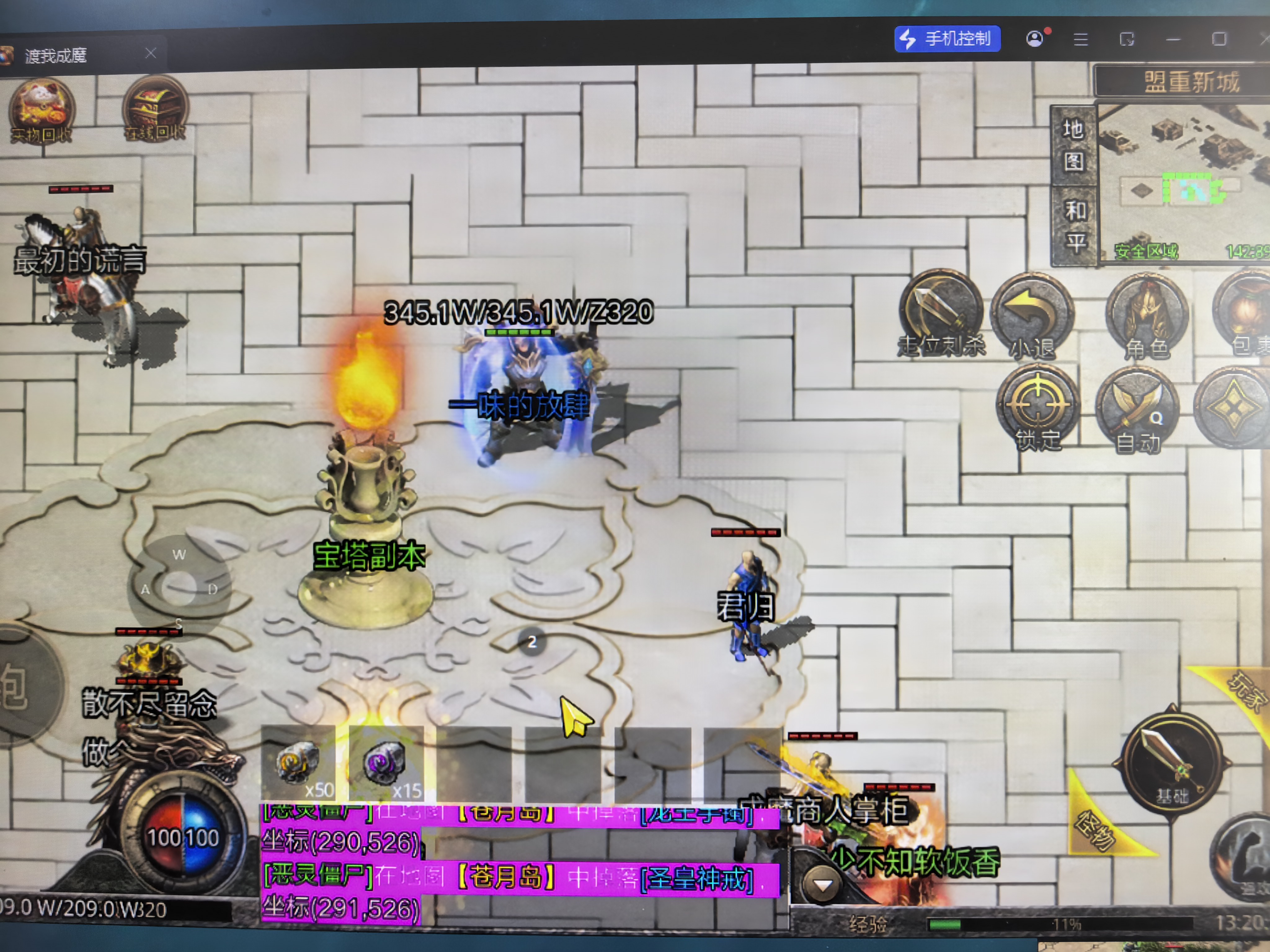Close the 渡我成魔 window tab

150,53
